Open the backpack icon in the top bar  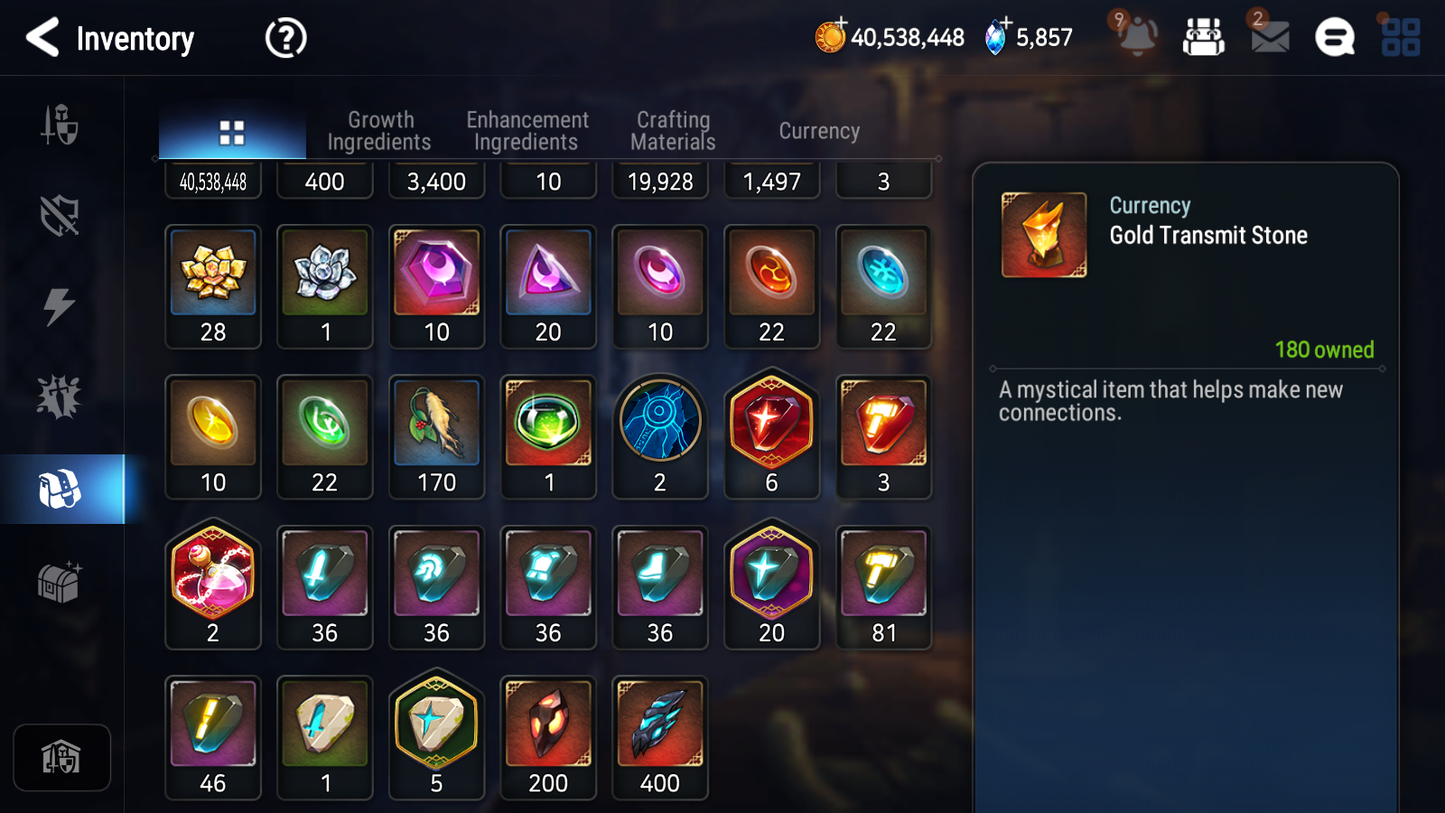tap(1203, 34)
